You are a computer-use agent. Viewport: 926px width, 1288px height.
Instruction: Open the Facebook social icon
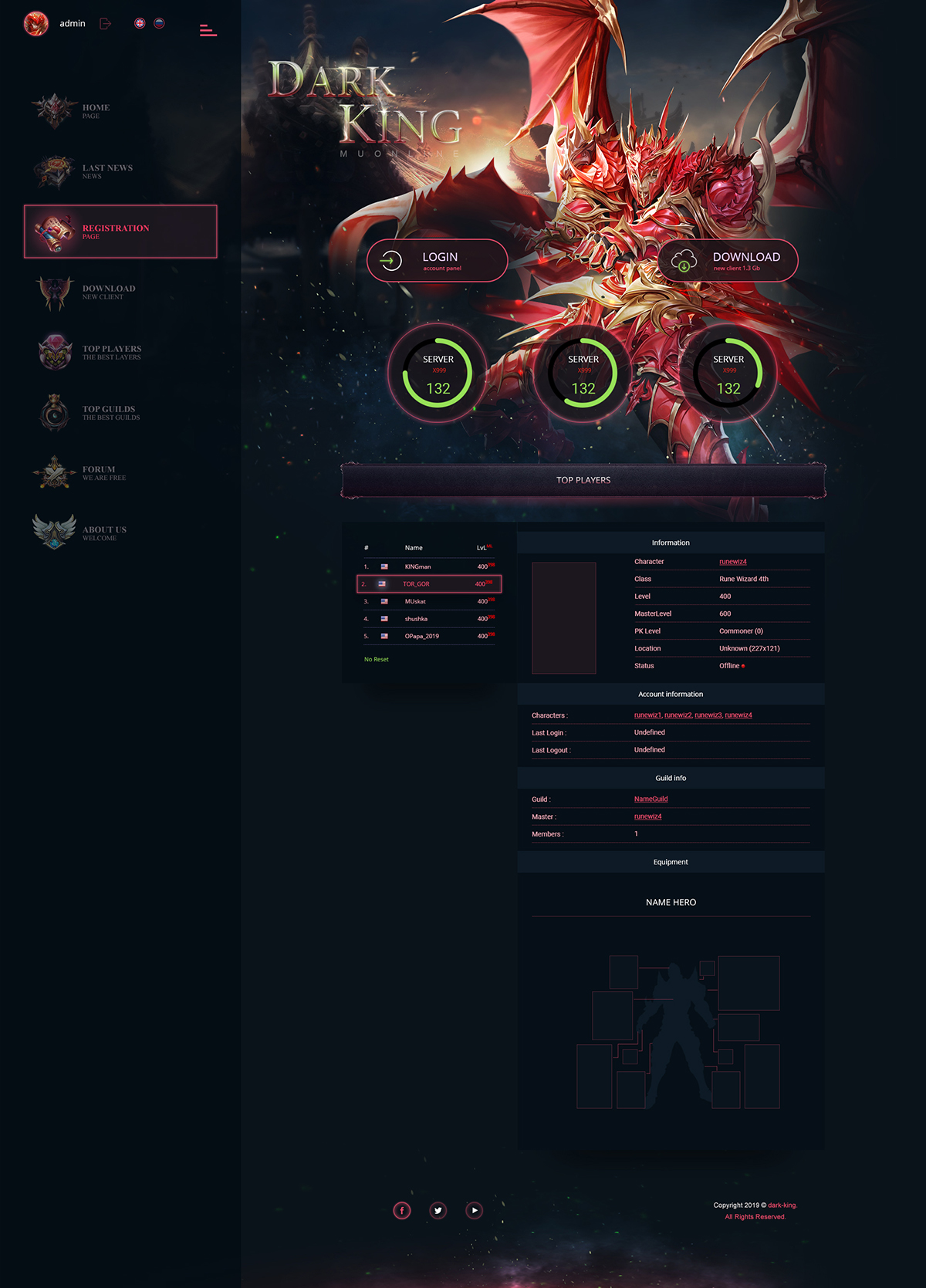point(402,1210)
